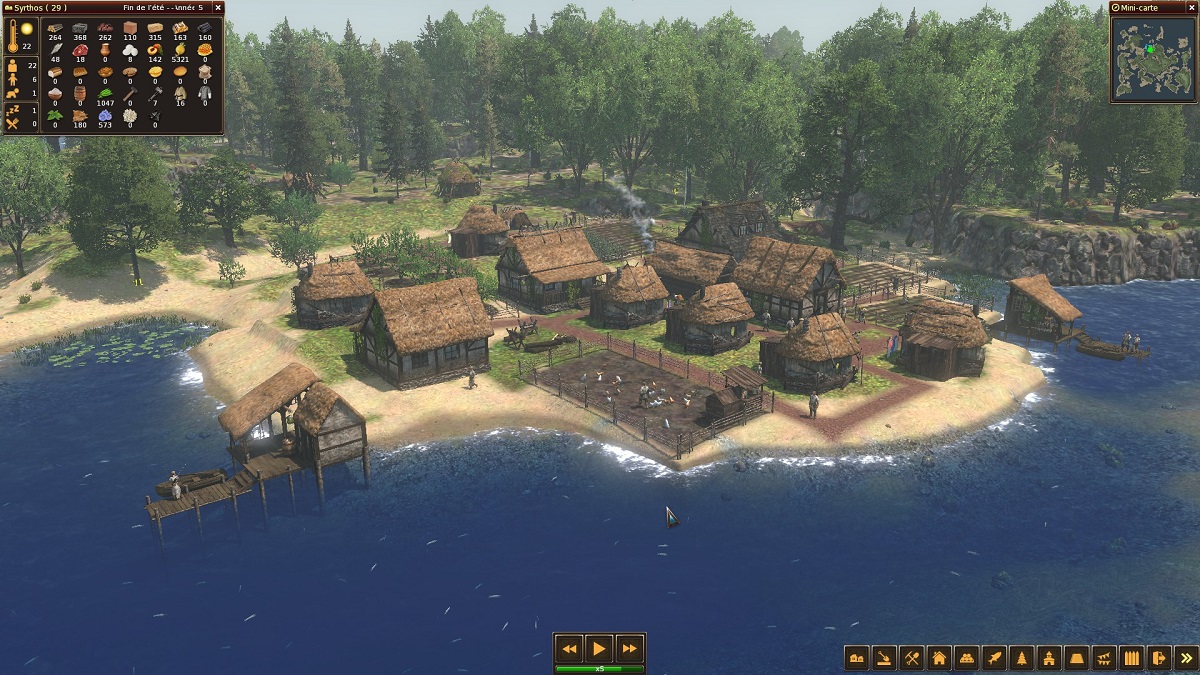
Task: Click the play button in speed controls
Action: 598,647
